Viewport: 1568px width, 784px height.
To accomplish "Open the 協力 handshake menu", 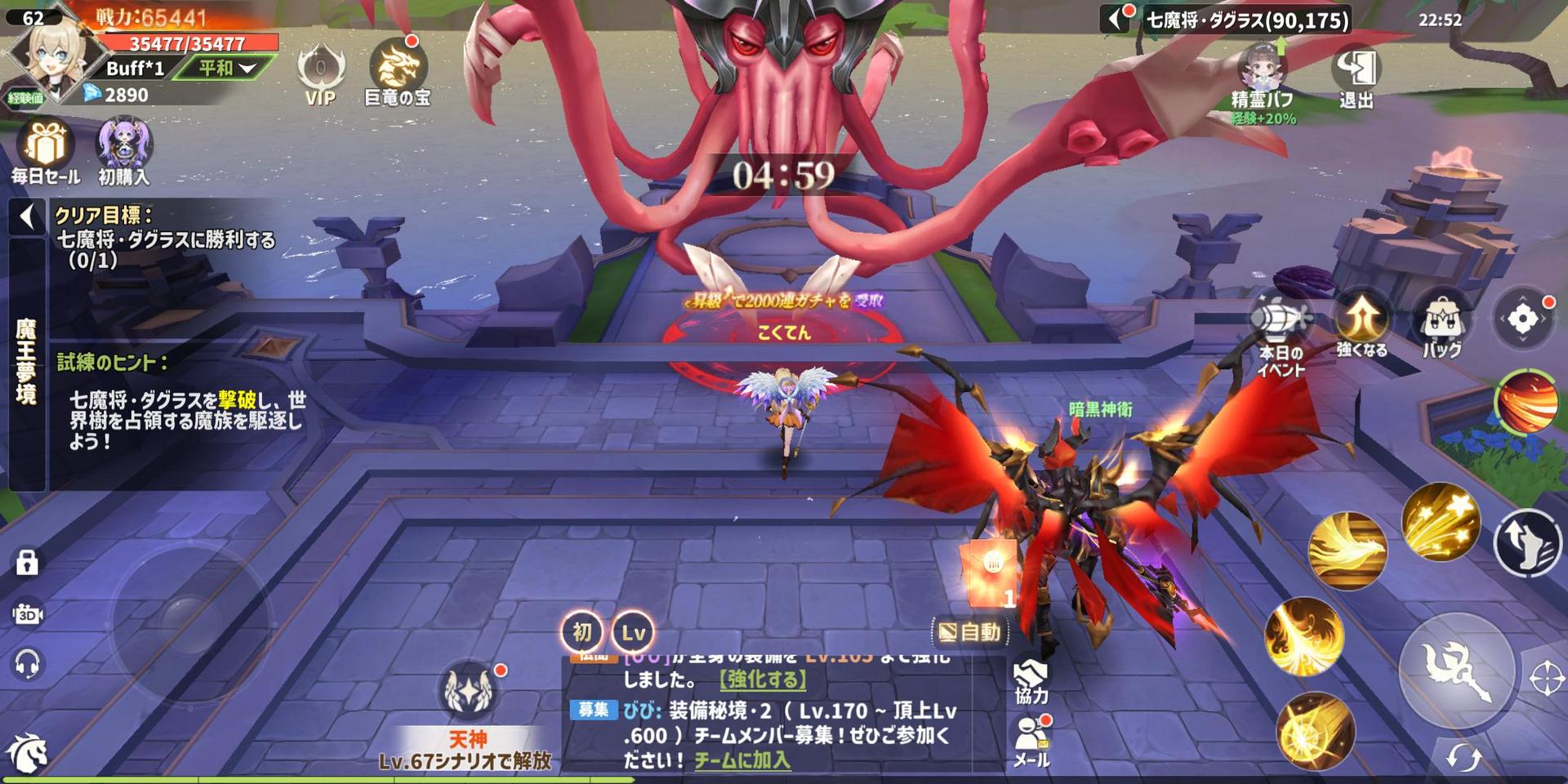I will (1031, 680).
